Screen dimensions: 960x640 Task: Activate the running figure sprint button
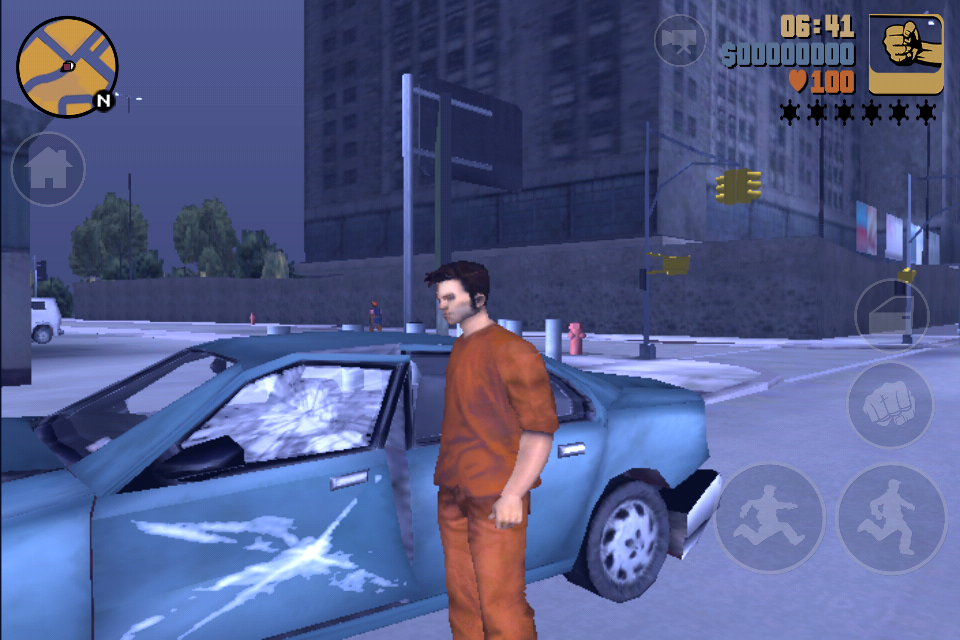tap(891, 518)
